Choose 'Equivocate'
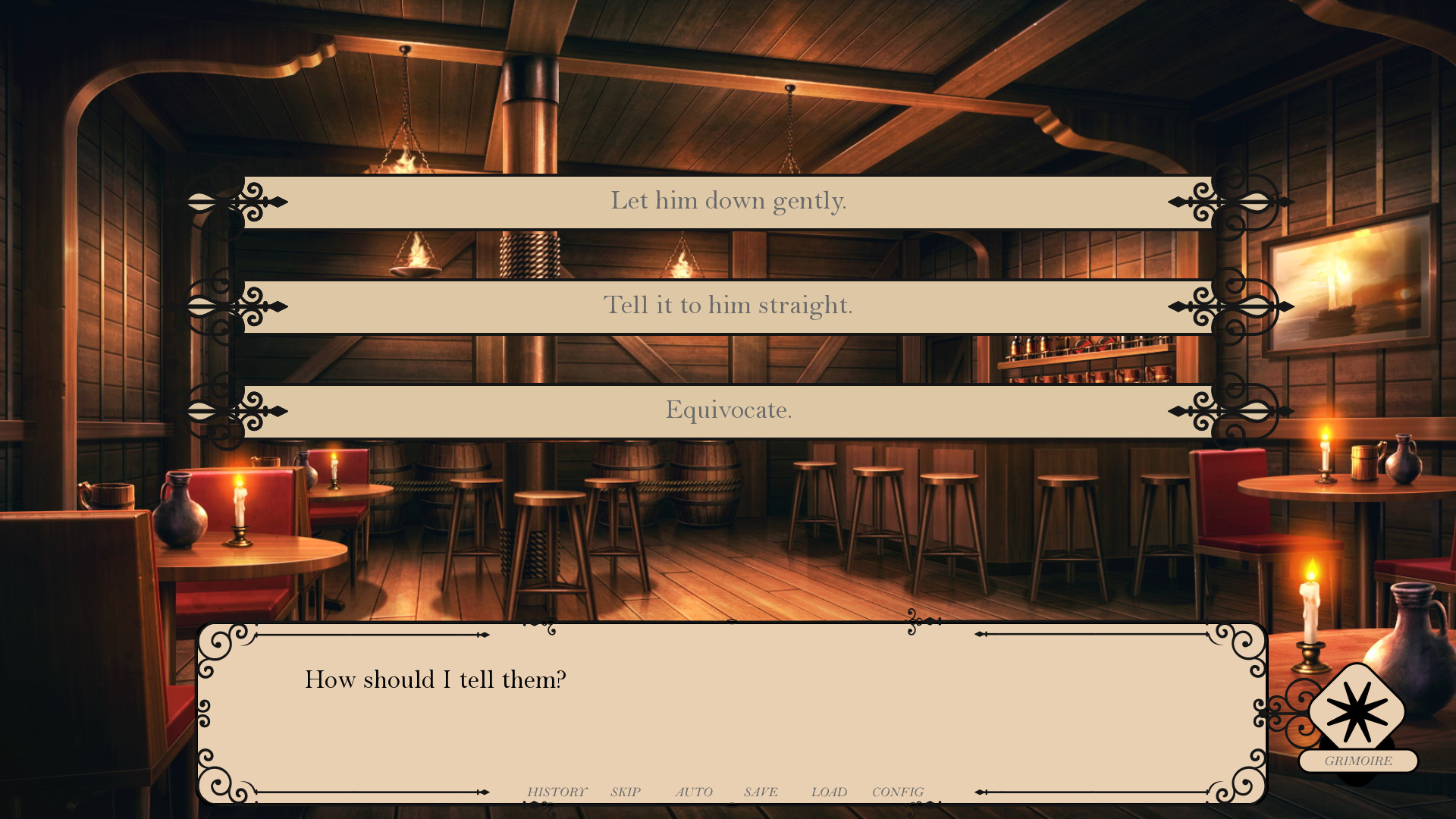Screen dimensions: 1456x819 tap(728, 410)
